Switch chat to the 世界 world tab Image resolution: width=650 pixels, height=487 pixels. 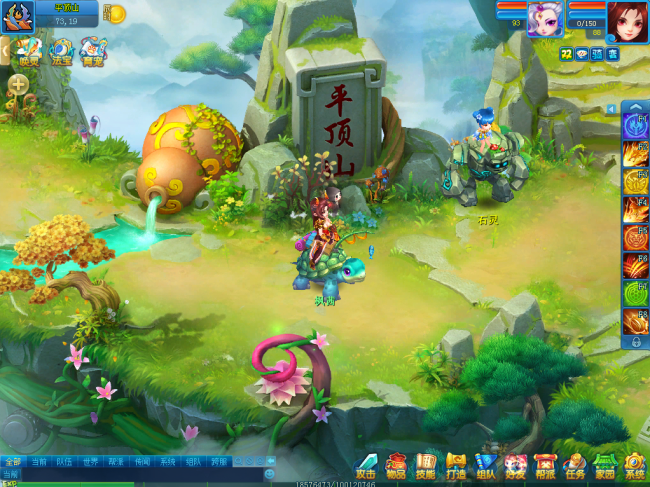pyautogui.click(x=90, y=462)
